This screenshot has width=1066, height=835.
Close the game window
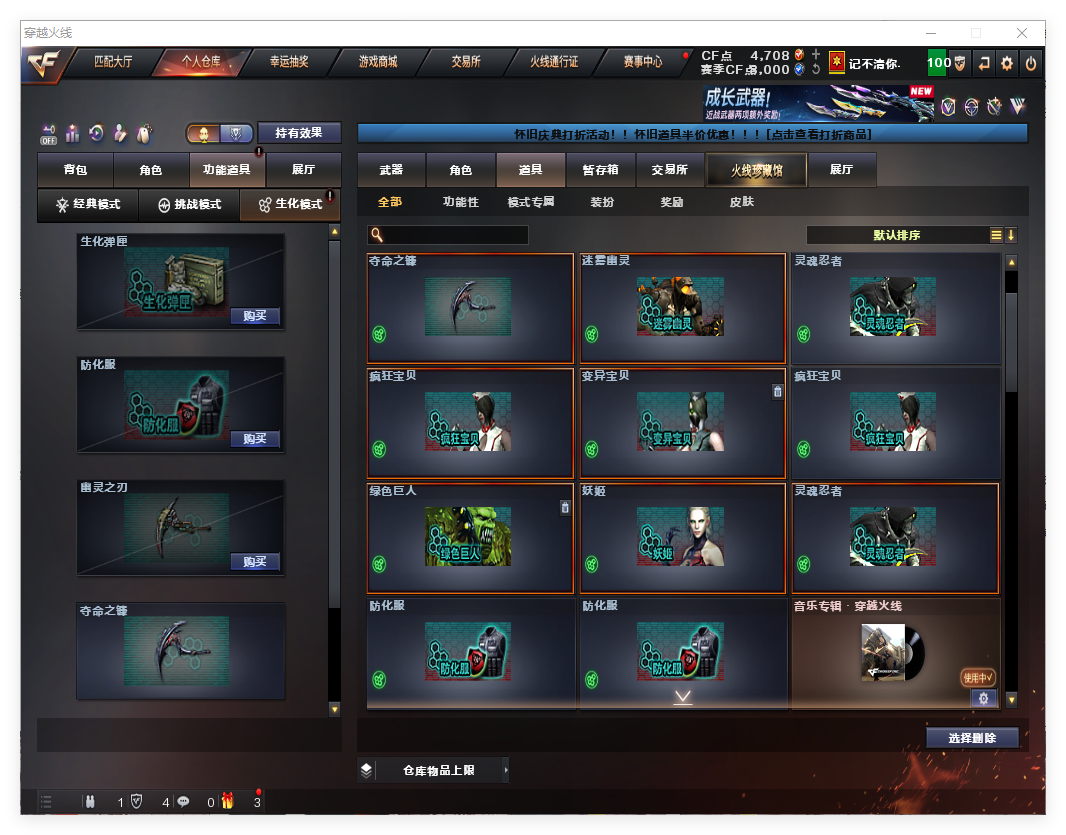1022,33
